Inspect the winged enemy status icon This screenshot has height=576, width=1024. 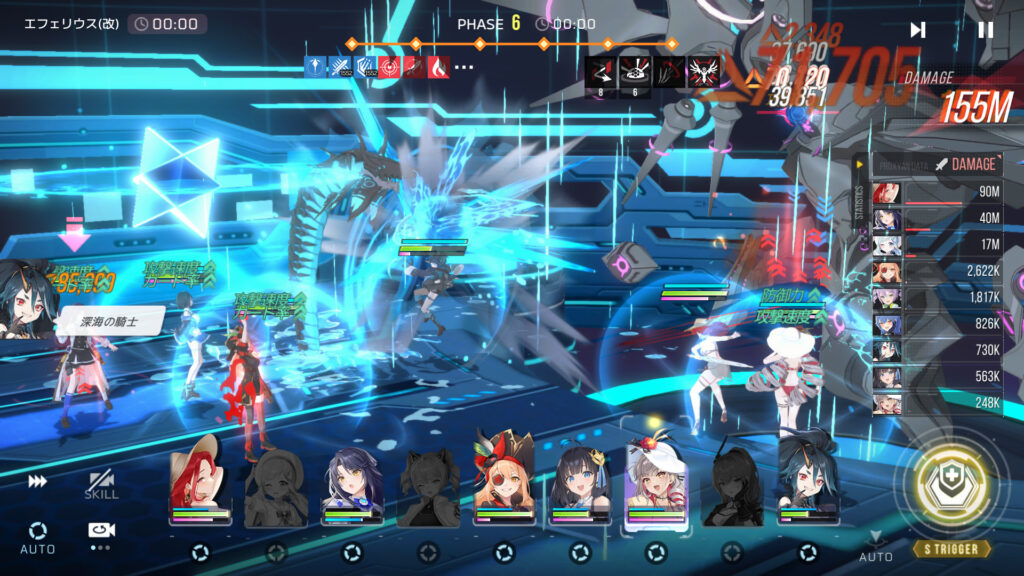point(704,69)
